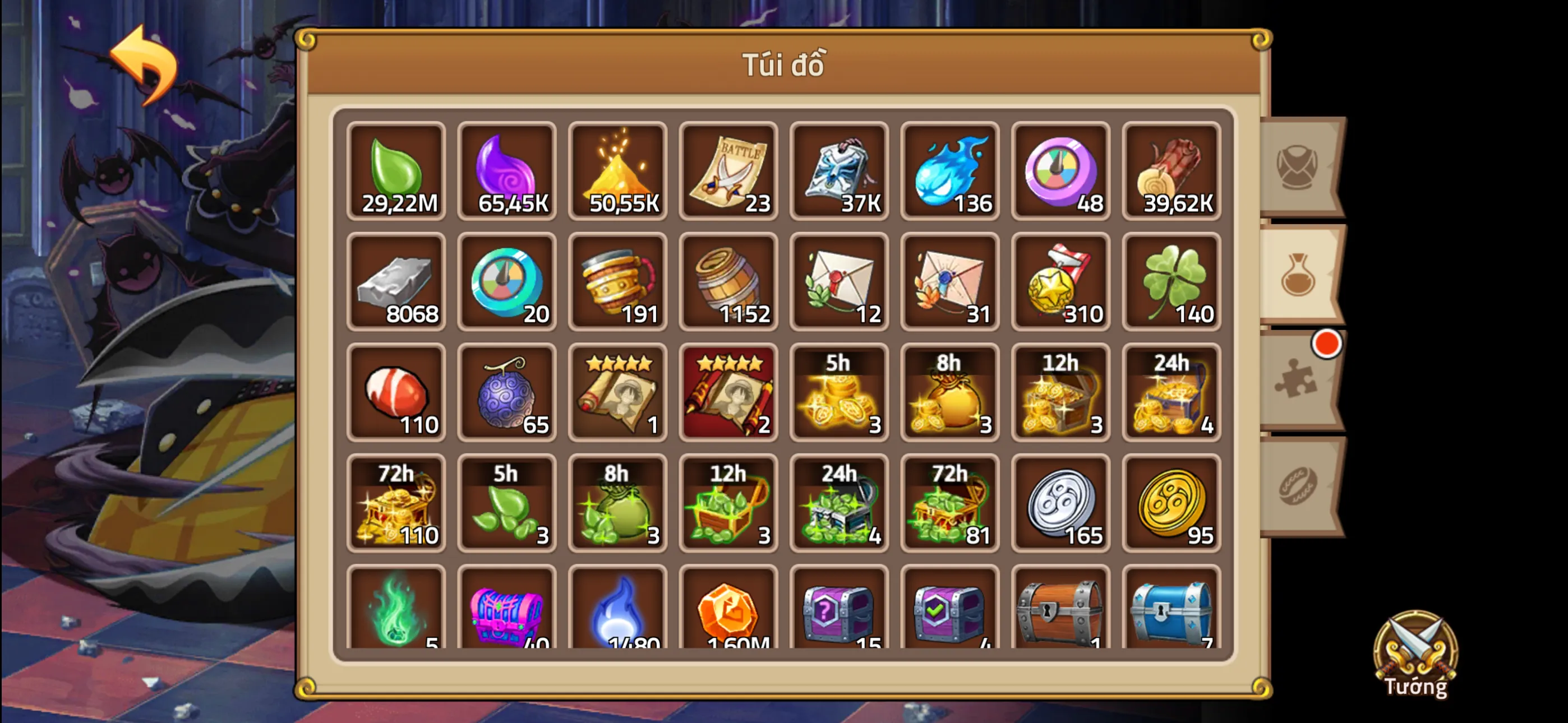Open the wooden barrel item showing 1152
The width and height of the screenshot is (1568, 723).
pos(728,283)
